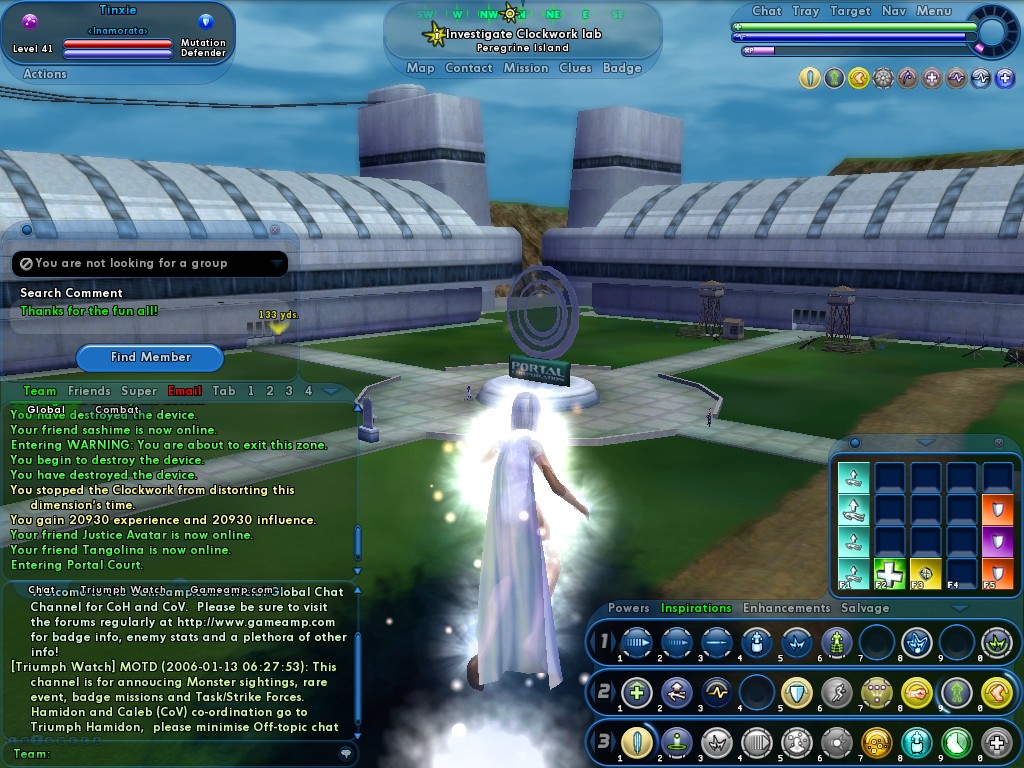Open the Actions menu under player name

tap(45, 74)
